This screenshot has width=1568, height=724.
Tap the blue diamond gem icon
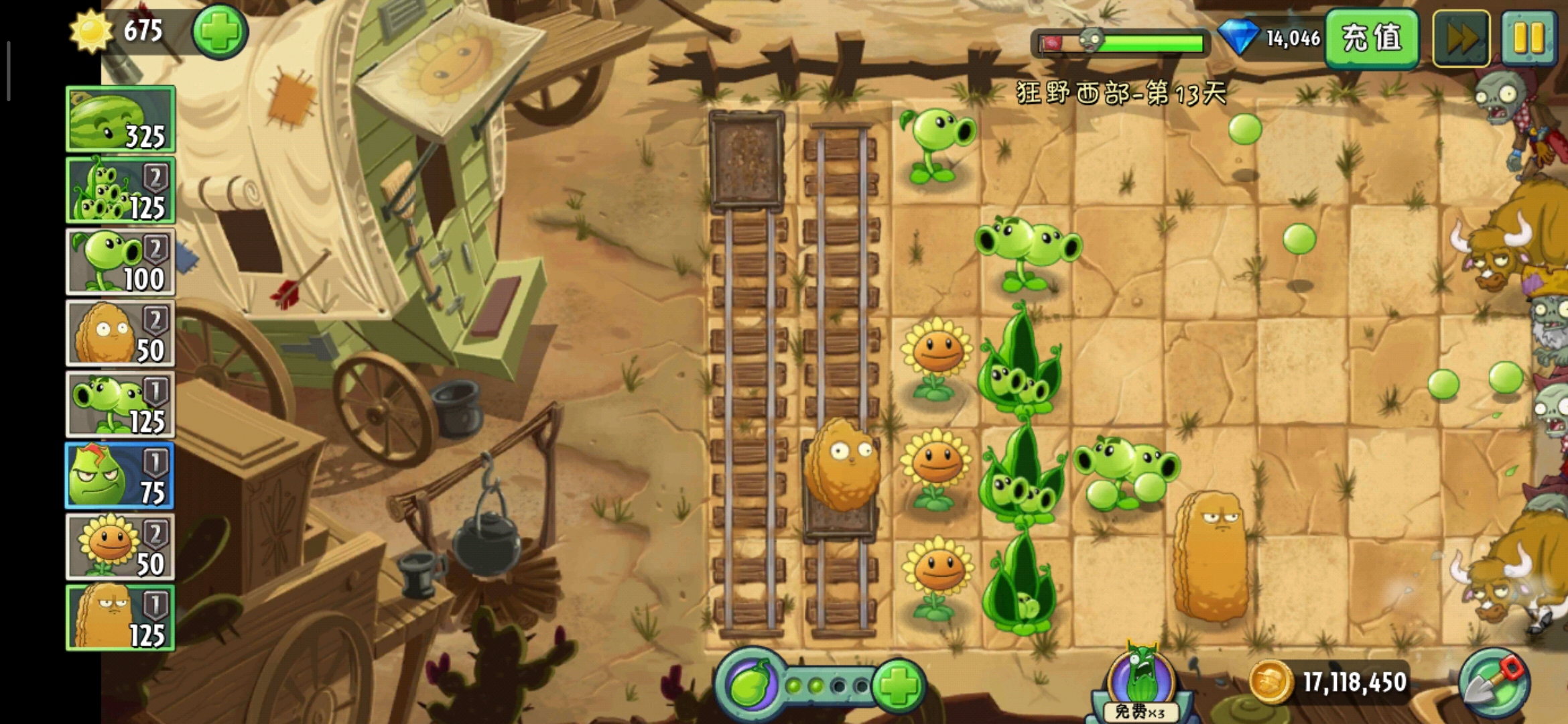(1238, 38)
